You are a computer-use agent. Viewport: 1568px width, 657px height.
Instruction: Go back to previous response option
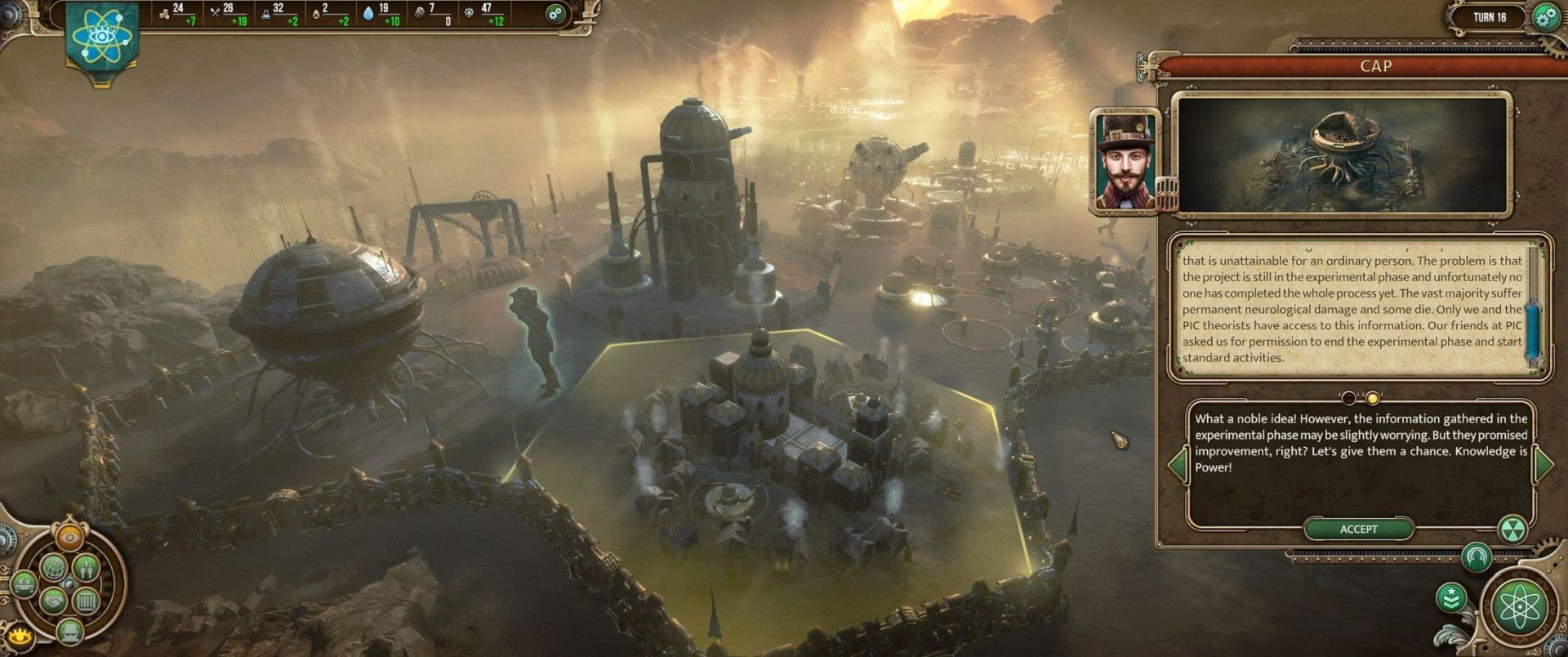pos(1178,464)
